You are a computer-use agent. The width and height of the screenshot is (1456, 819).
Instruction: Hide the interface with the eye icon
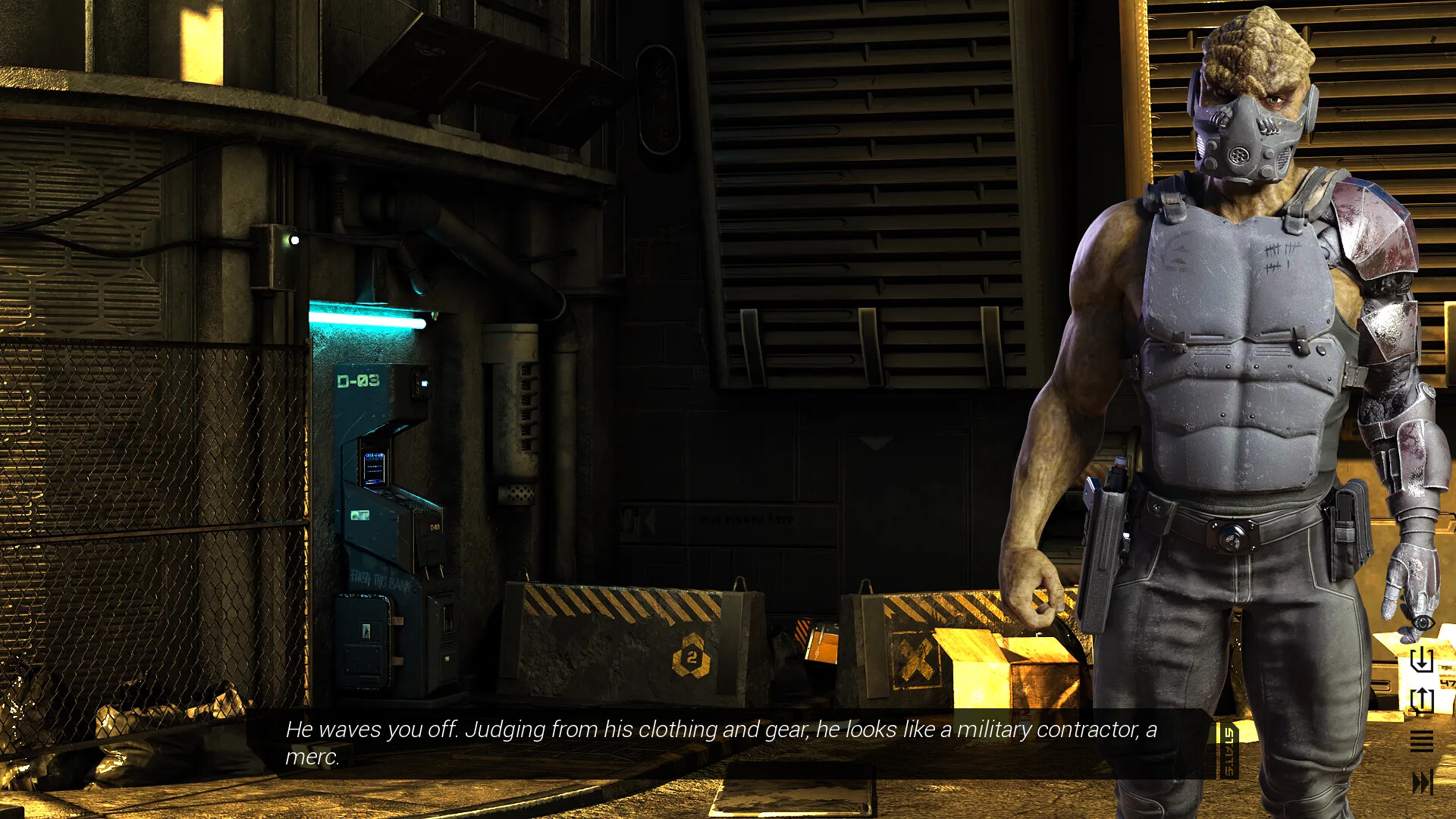tap(1422, 623)
